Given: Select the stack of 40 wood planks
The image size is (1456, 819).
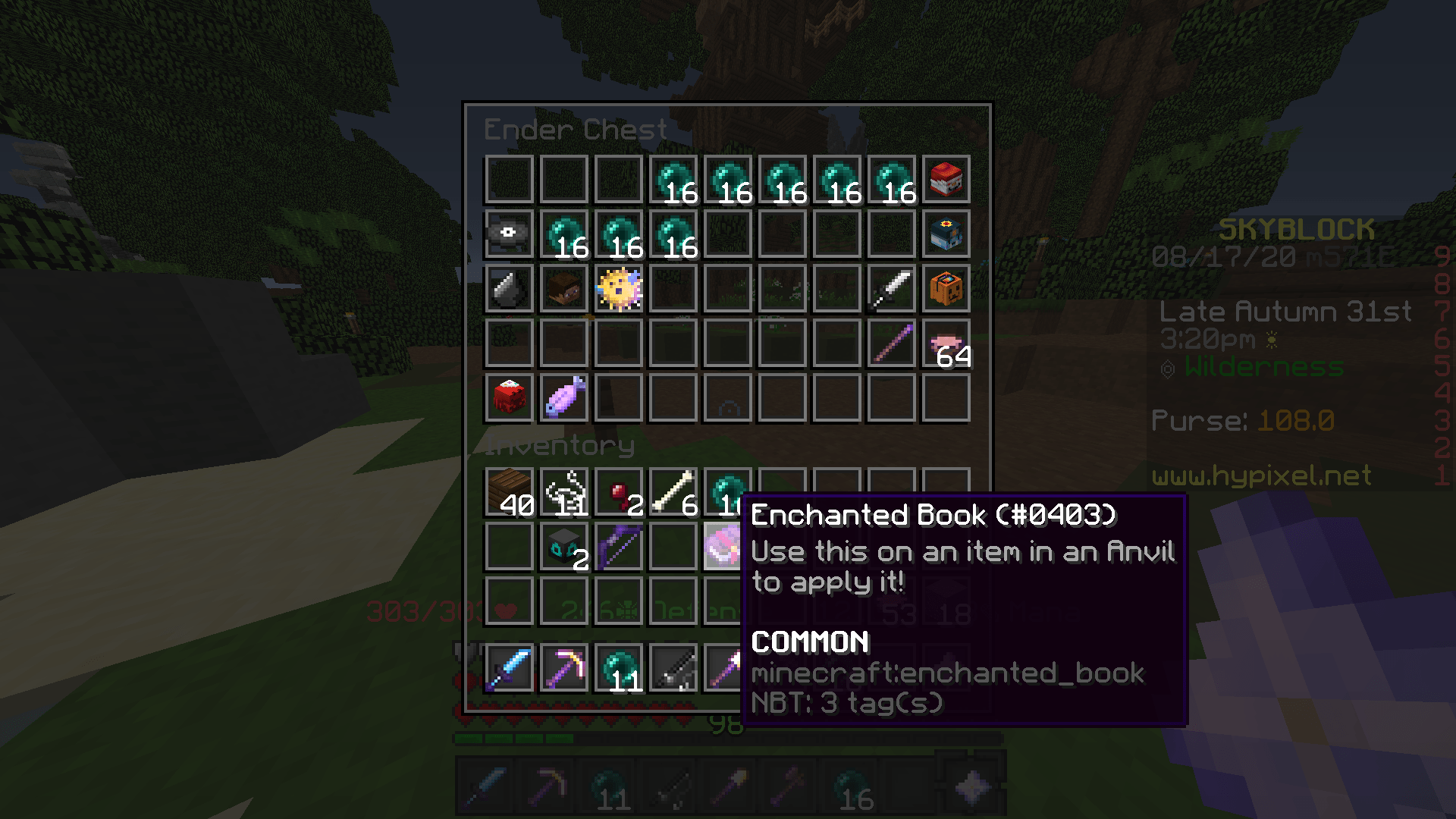Looking at the screenshot, I should coord(509,491).
